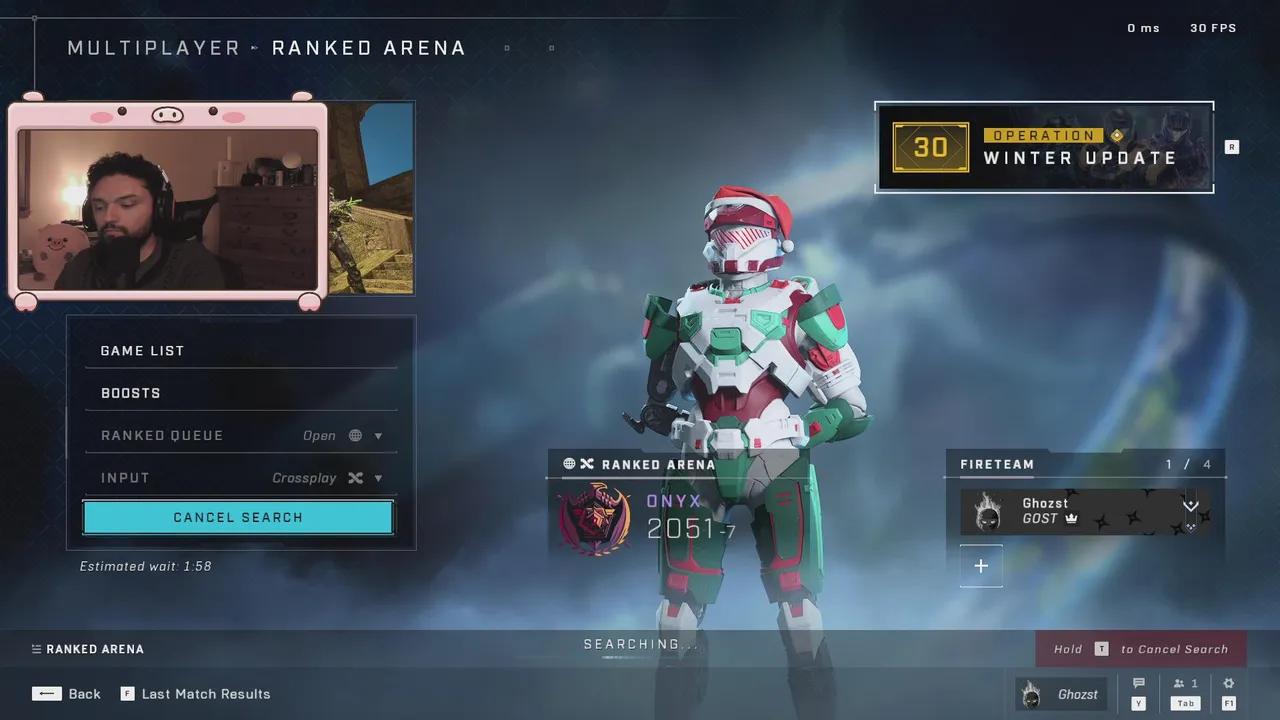This screenshot has width=1280, height=720.
Task: Cancel the matchmaking search
Action: (238, 517)
